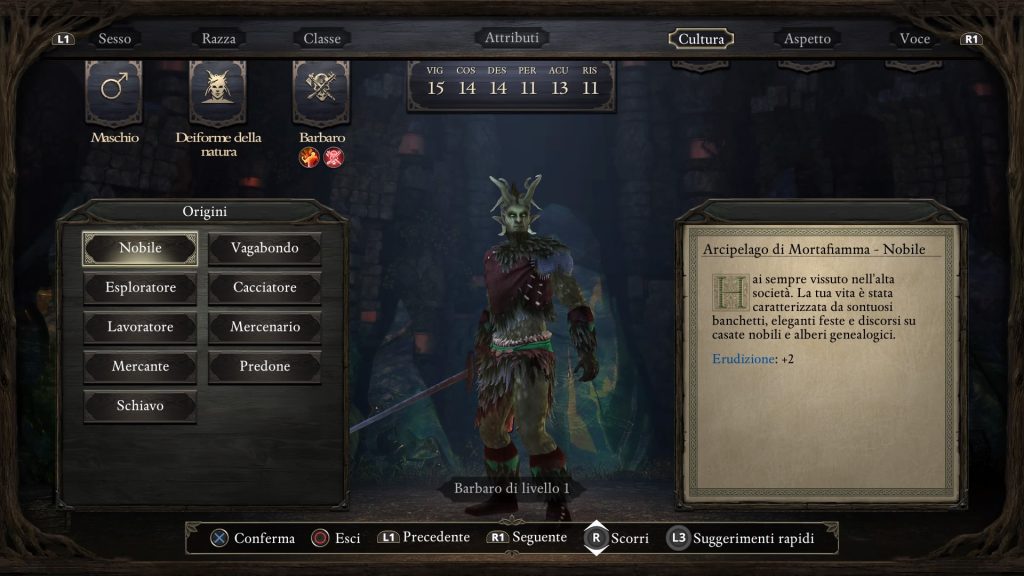The image size is (1024, 576).
Task: Click the Barbaro class icon
Action: point(321,90)
